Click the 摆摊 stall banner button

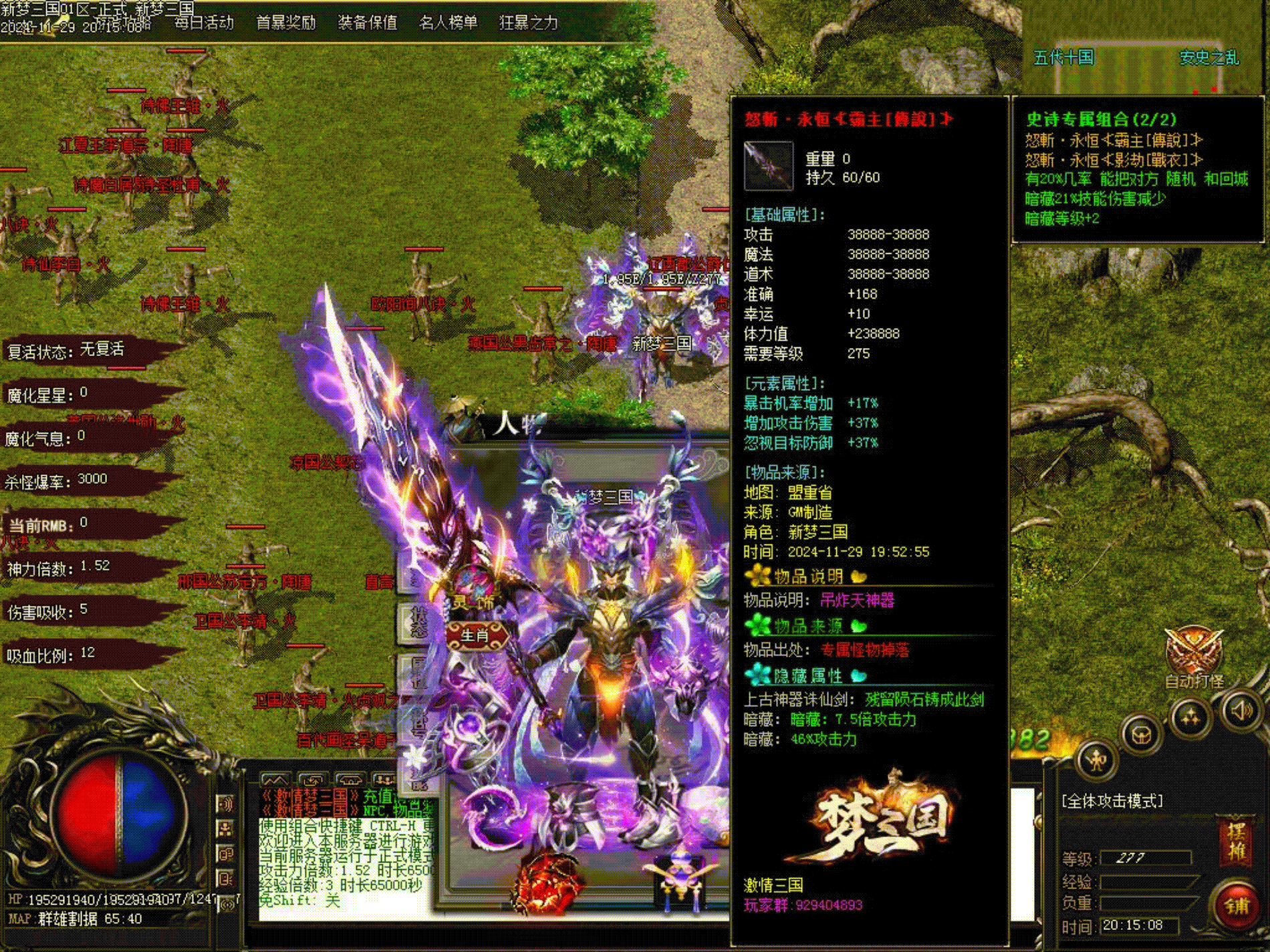tap(1235, 842)
